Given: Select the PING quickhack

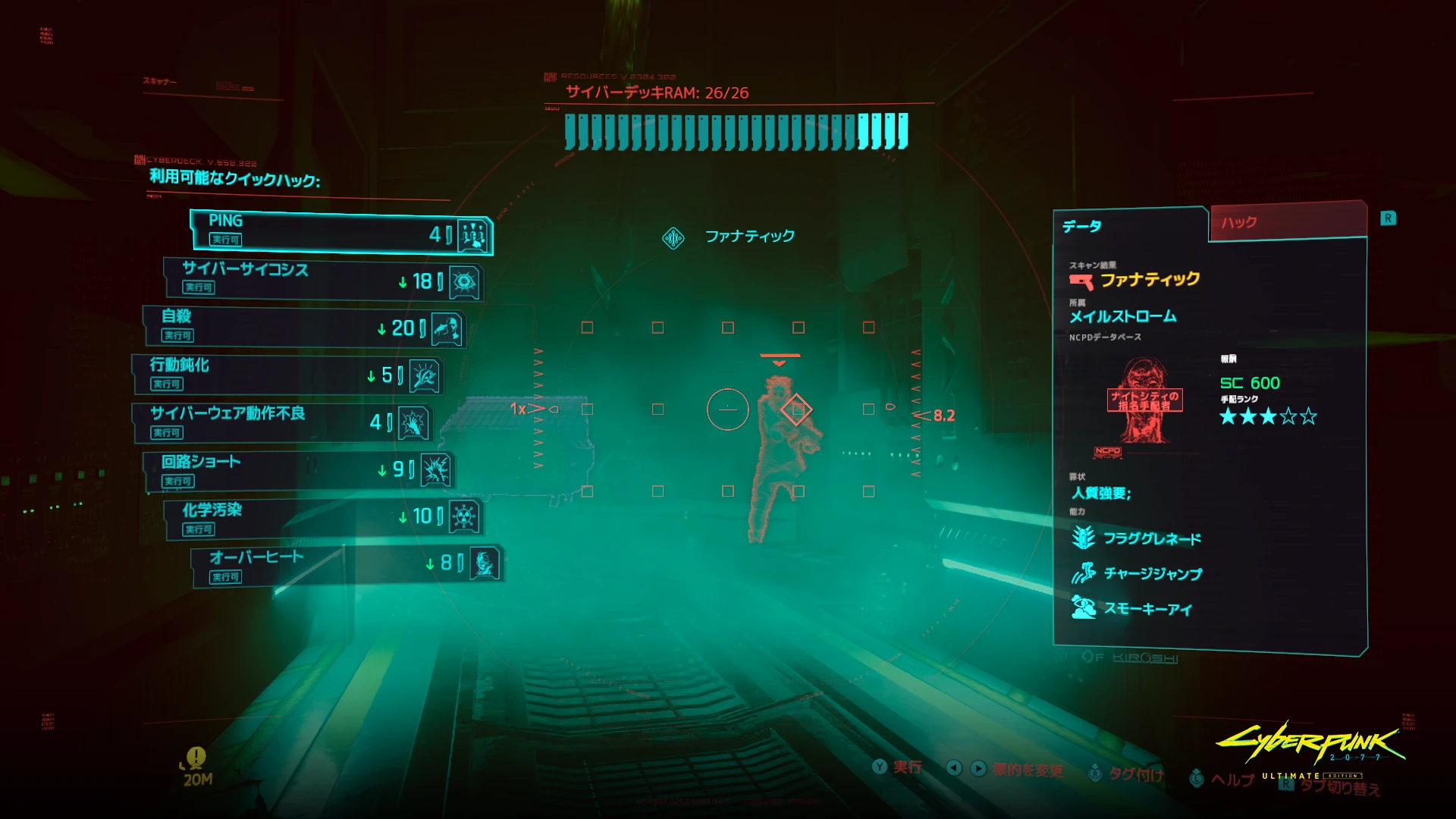Looking at the screenshot, I should point(341,232).
